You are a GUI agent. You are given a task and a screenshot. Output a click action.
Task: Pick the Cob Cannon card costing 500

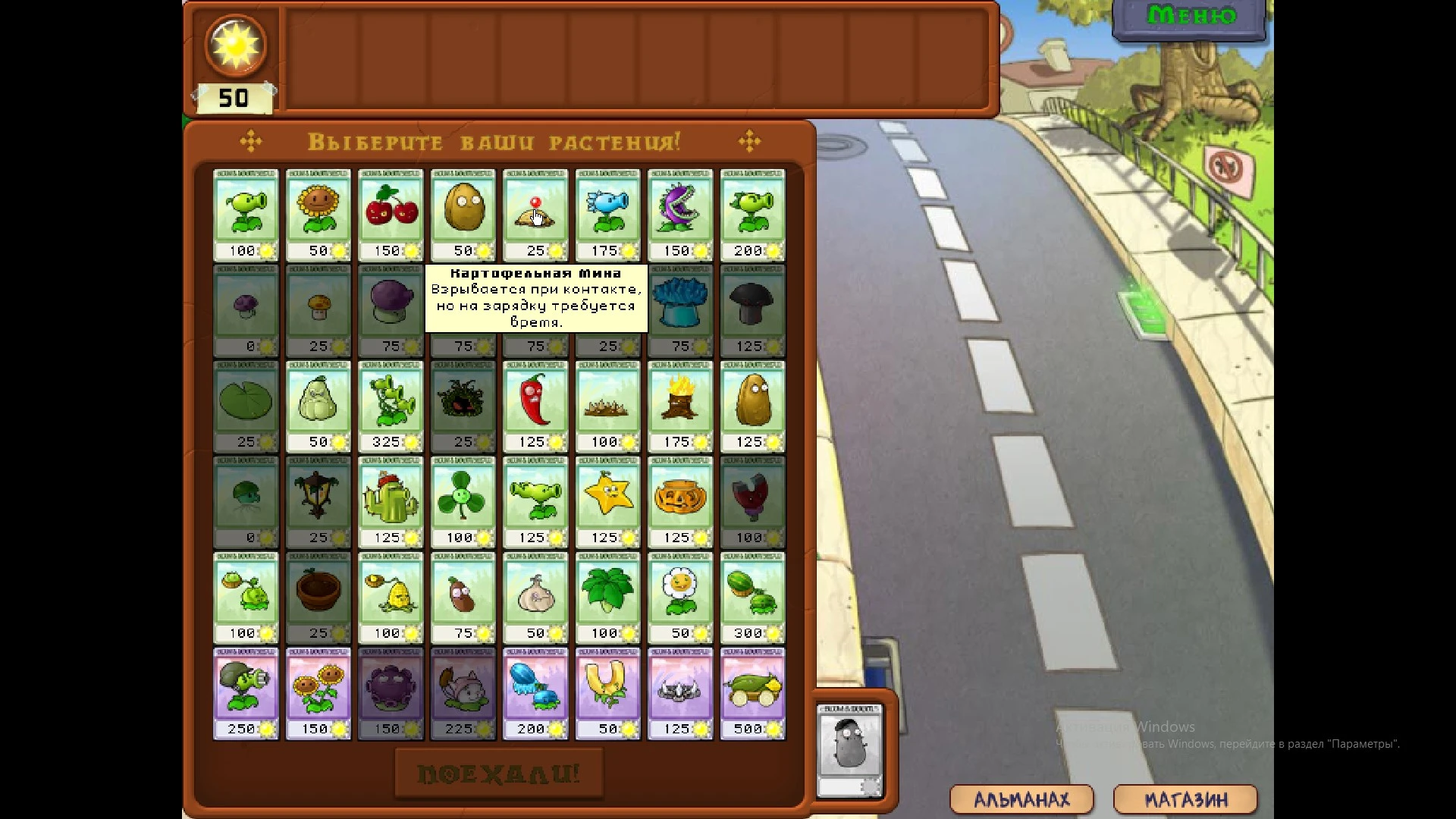tap(752, 689)
